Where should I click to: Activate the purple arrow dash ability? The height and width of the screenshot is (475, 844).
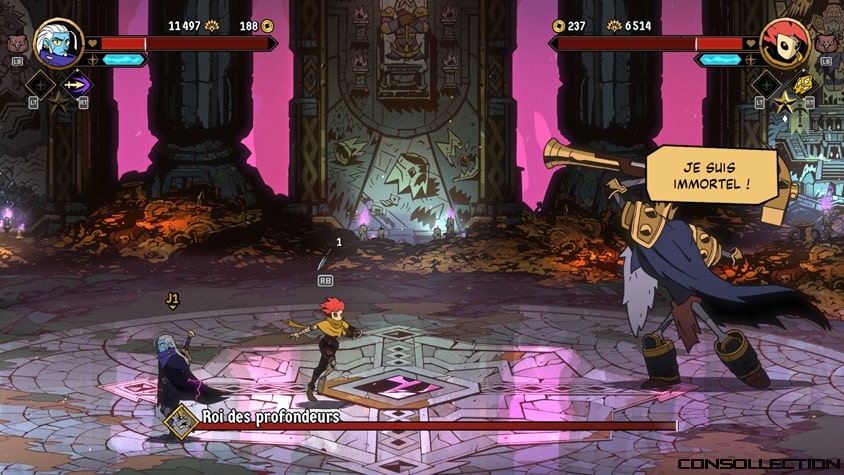pyautogui.click(x=76, y=85)
